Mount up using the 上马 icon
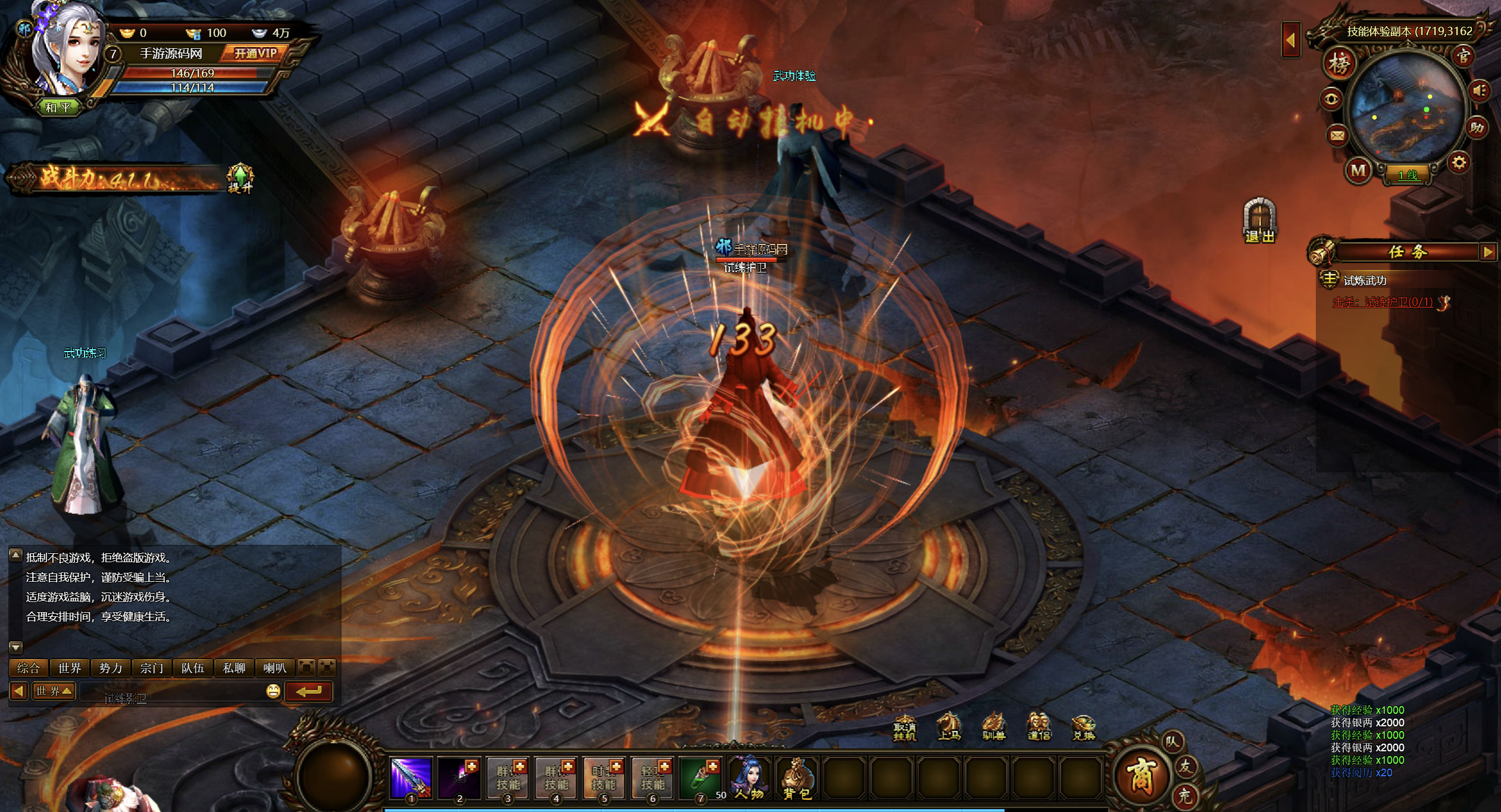Viewport: 1501px width, 812px height. coord(949,727)
